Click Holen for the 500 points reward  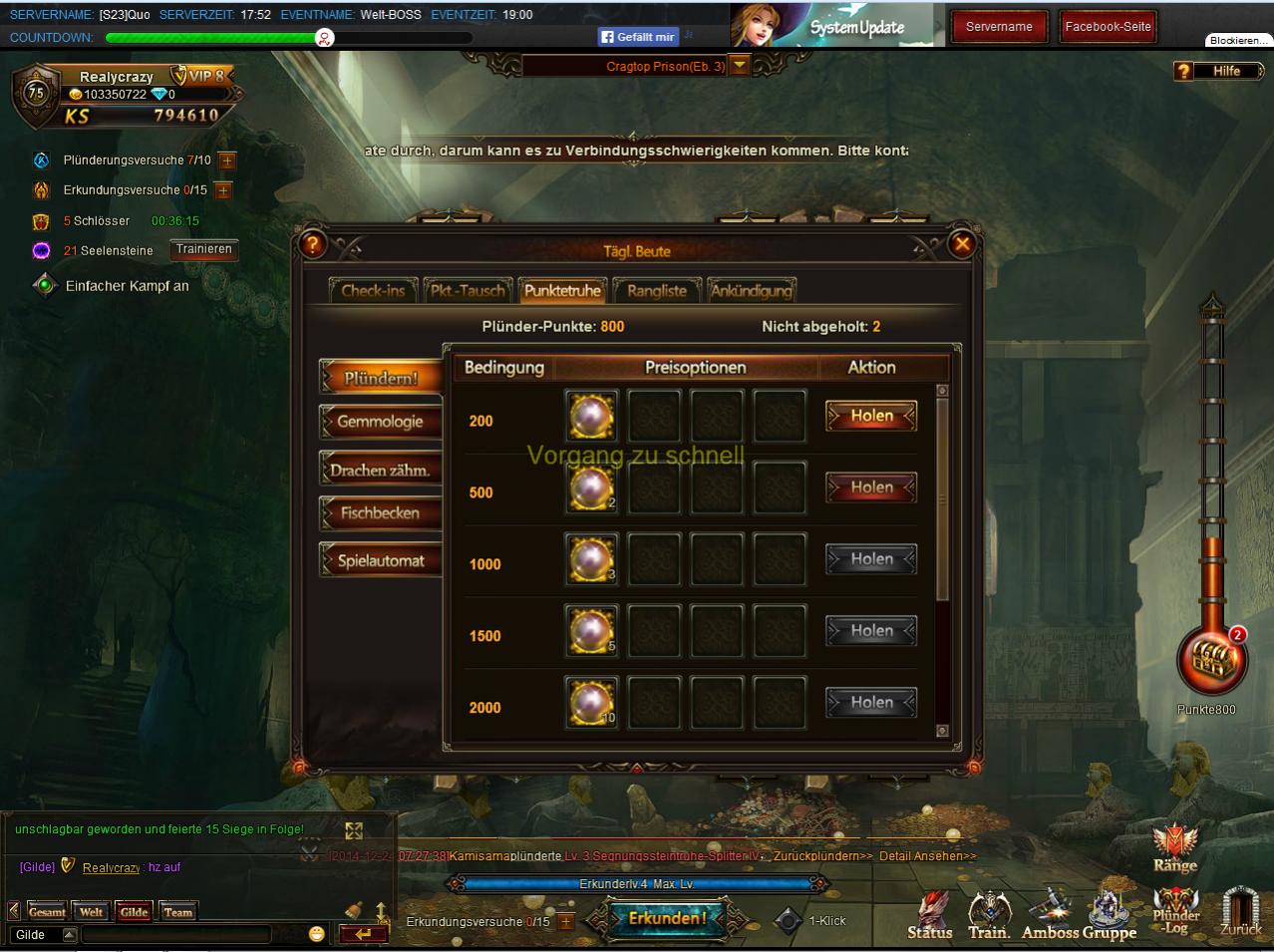pos(871,487)
